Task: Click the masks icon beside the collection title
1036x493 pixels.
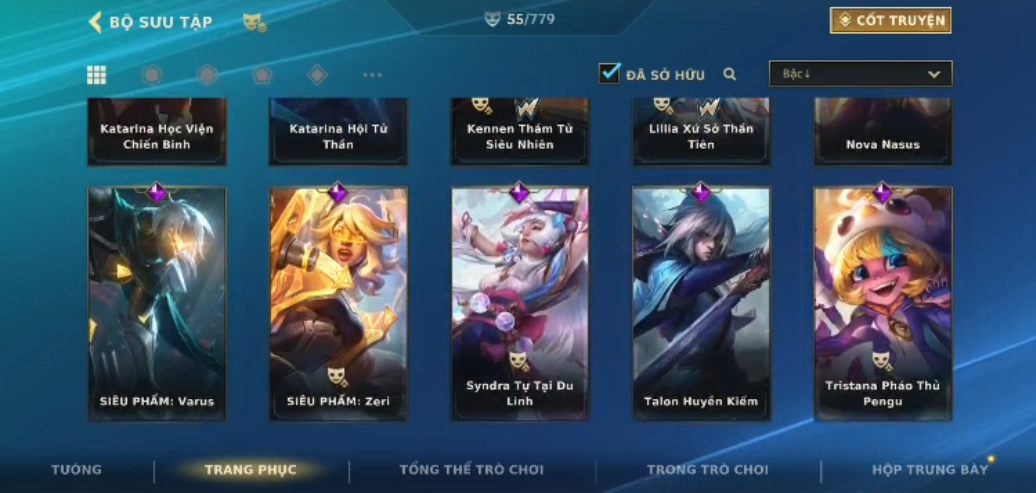Action: (254, 22)
